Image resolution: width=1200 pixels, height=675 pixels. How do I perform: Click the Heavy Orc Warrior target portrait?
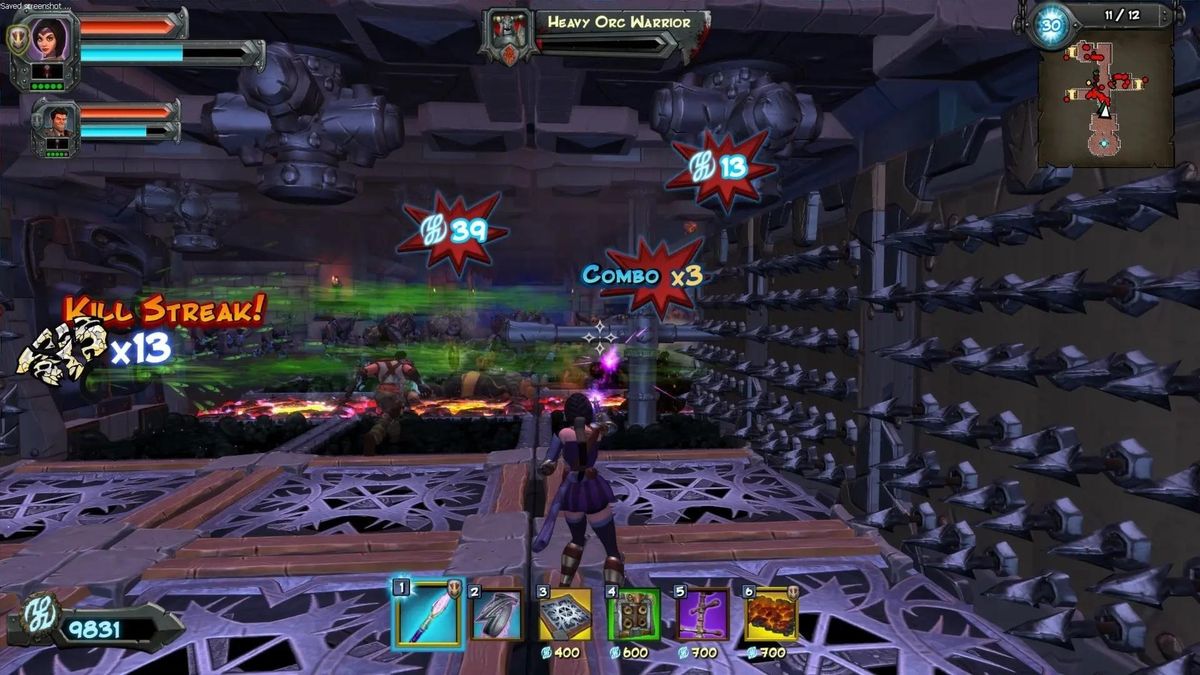[508, 35]
